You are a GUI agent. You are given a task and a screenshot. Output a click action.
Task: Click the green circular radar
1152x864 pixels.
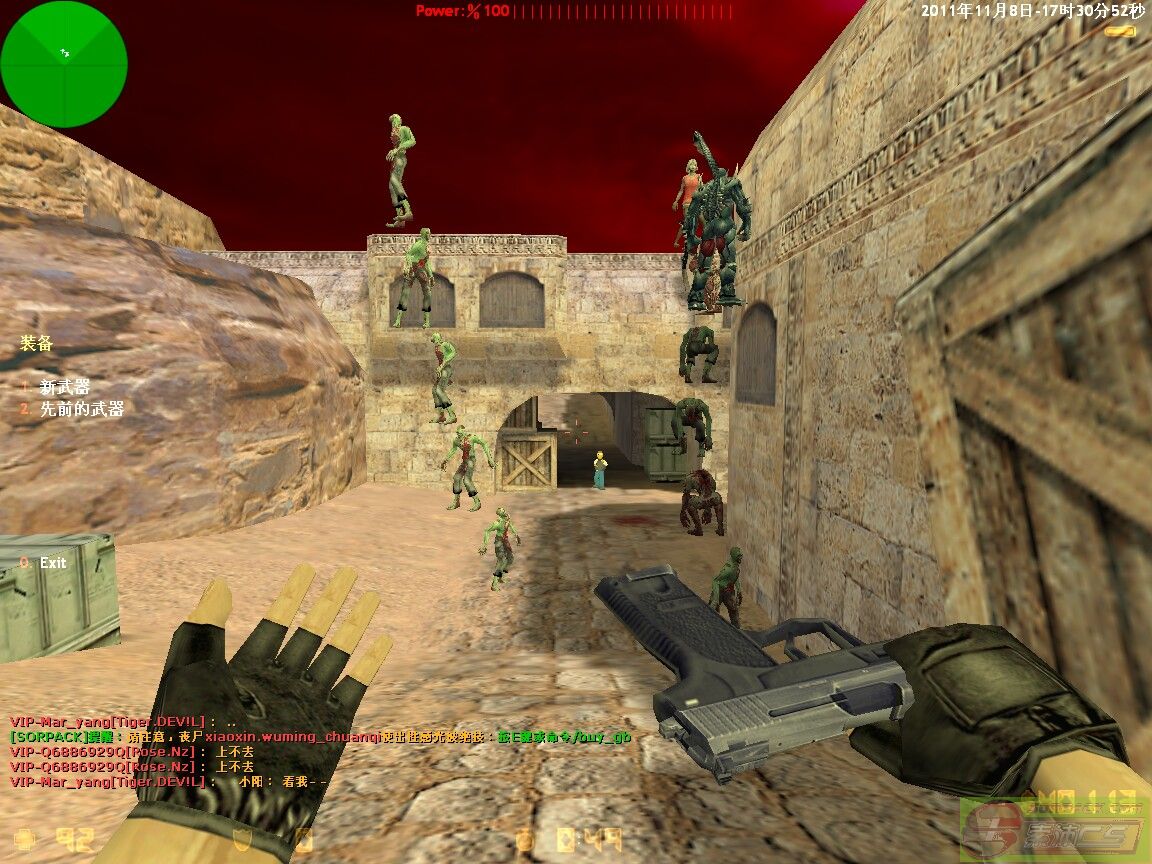(64, 64)
